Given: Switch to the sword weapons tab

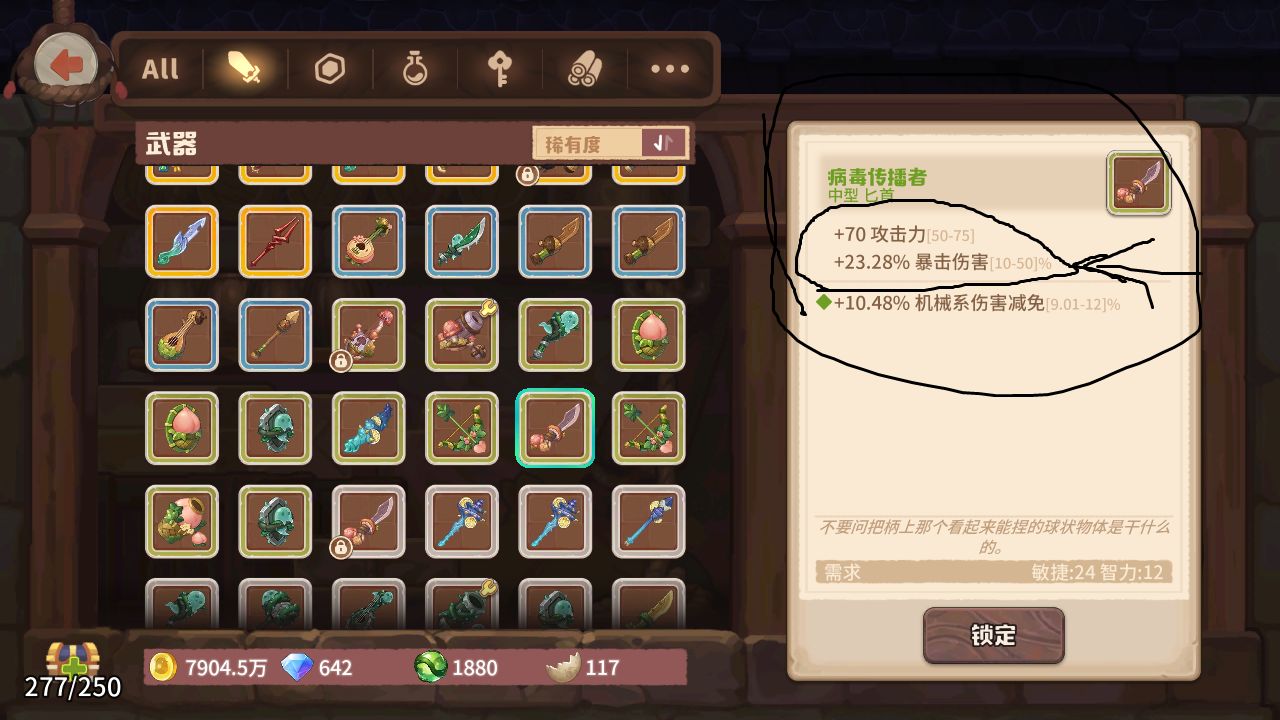Looking at the screenshot, I should coord(242,68).
